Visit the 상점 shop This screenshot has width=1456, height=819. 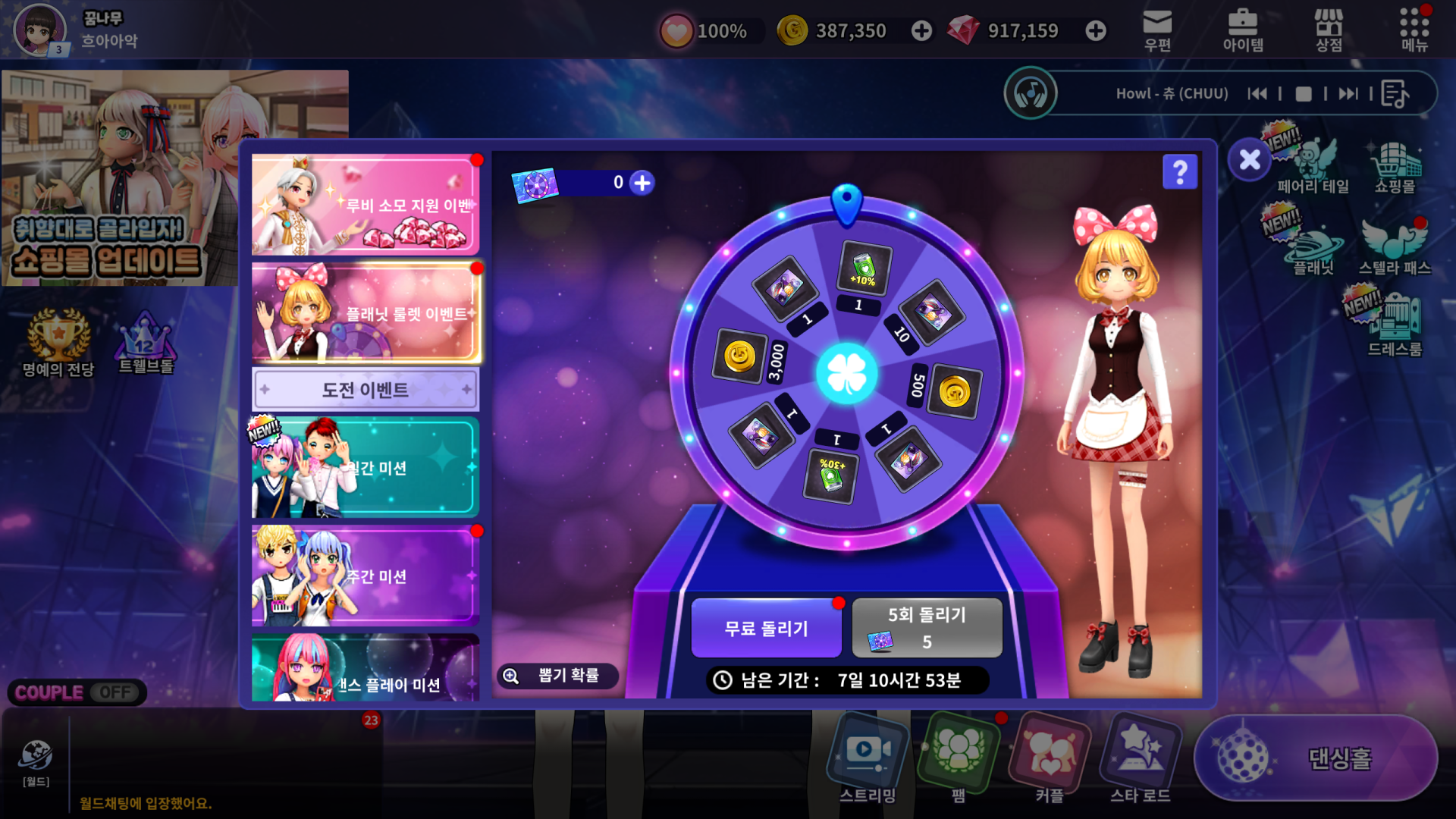tap(1329, 30)
